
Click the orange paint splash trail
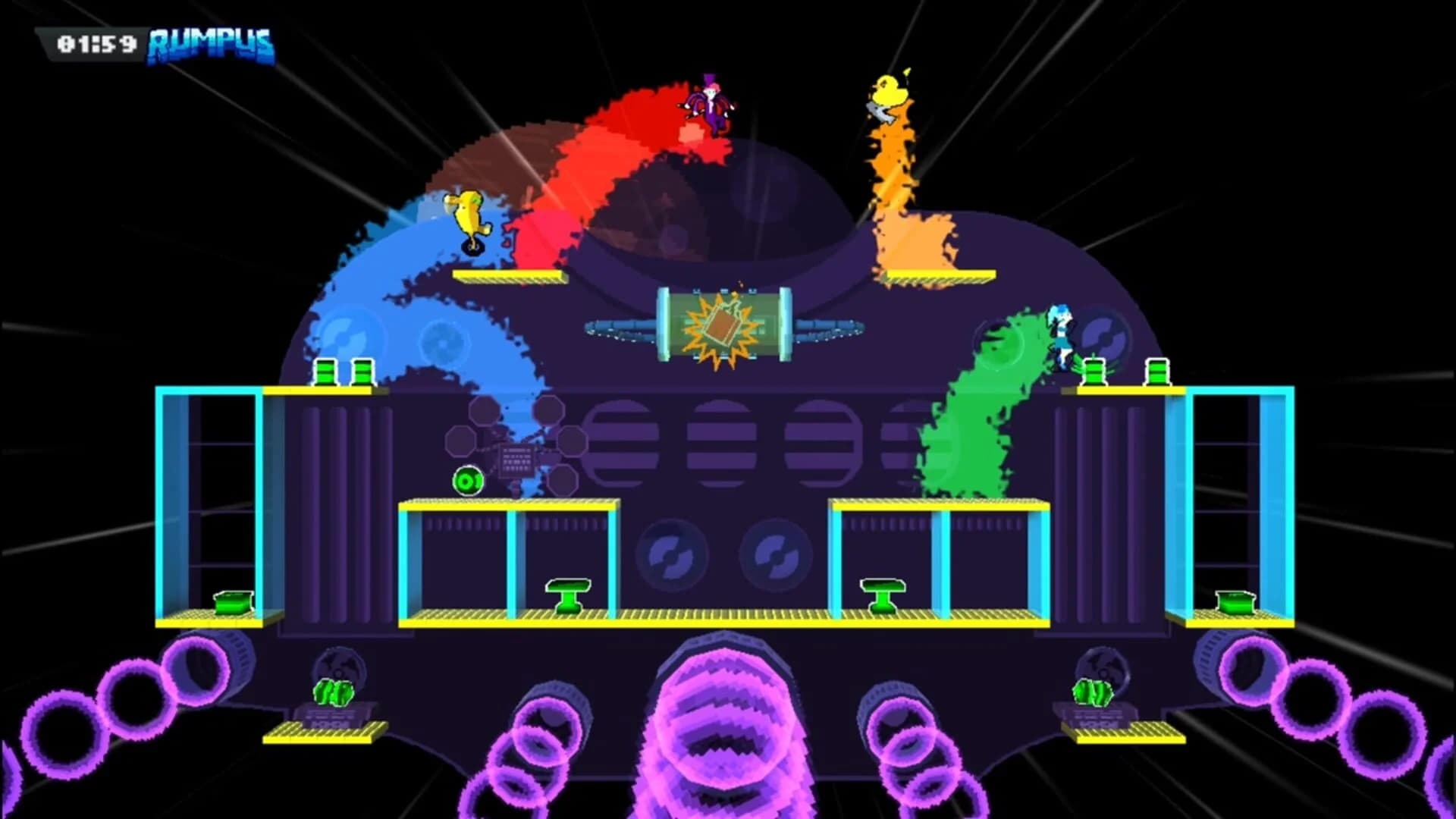tap(895, 190)
